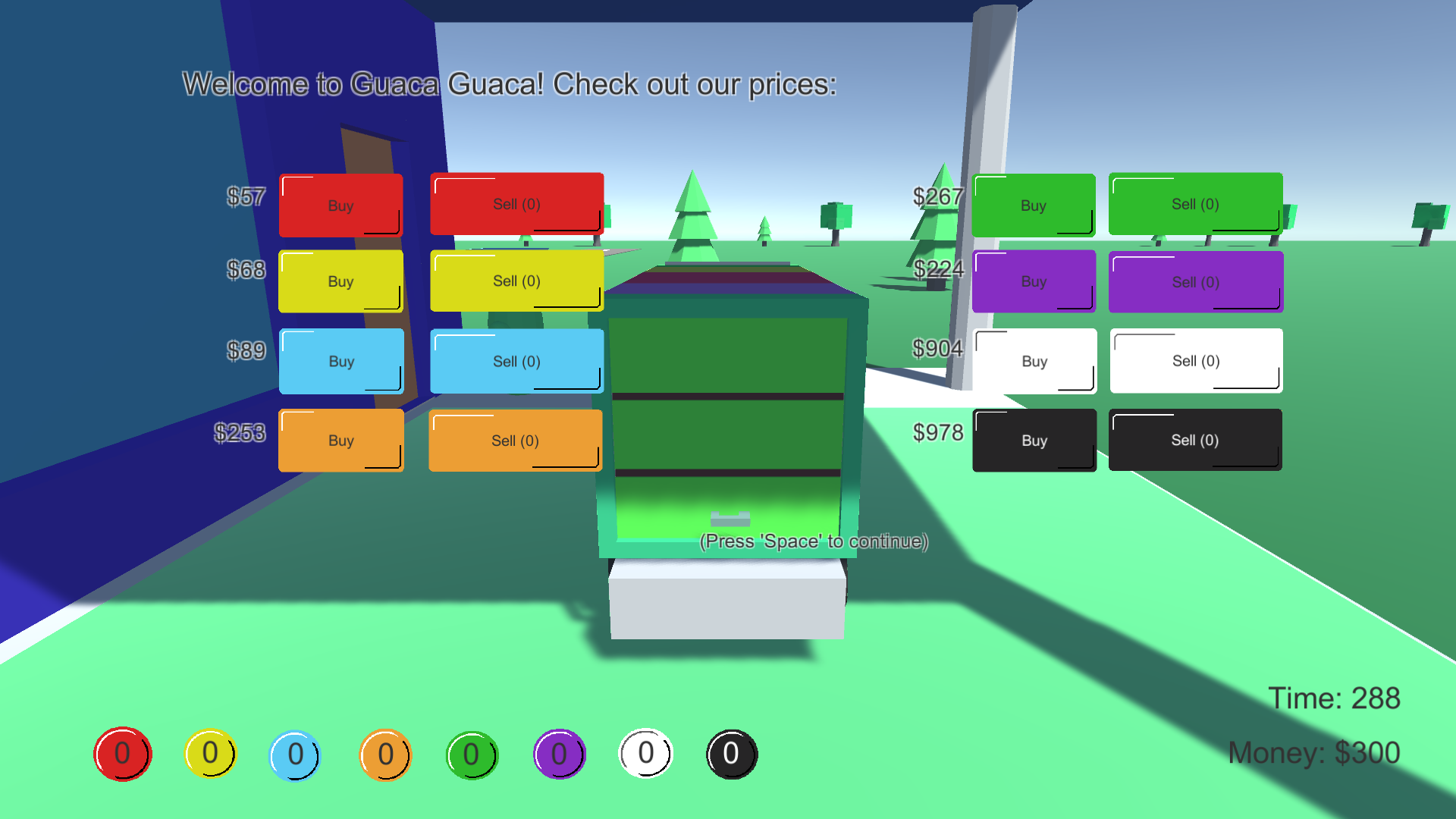
Task: Click the yellow Buy button
Action: point(340,281)
